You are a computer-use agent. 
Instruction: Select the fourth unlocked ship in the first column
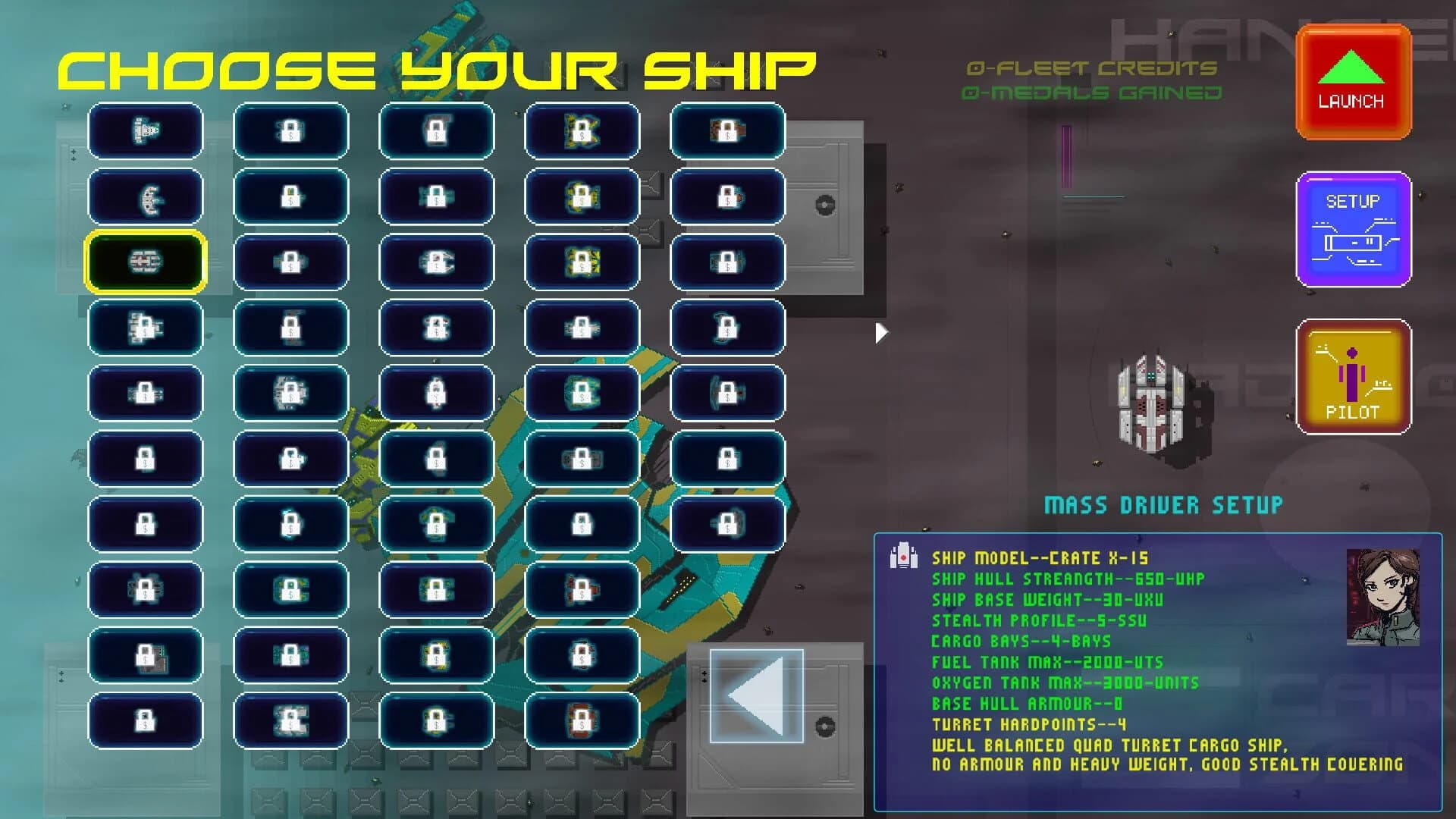tap(146, 328)
